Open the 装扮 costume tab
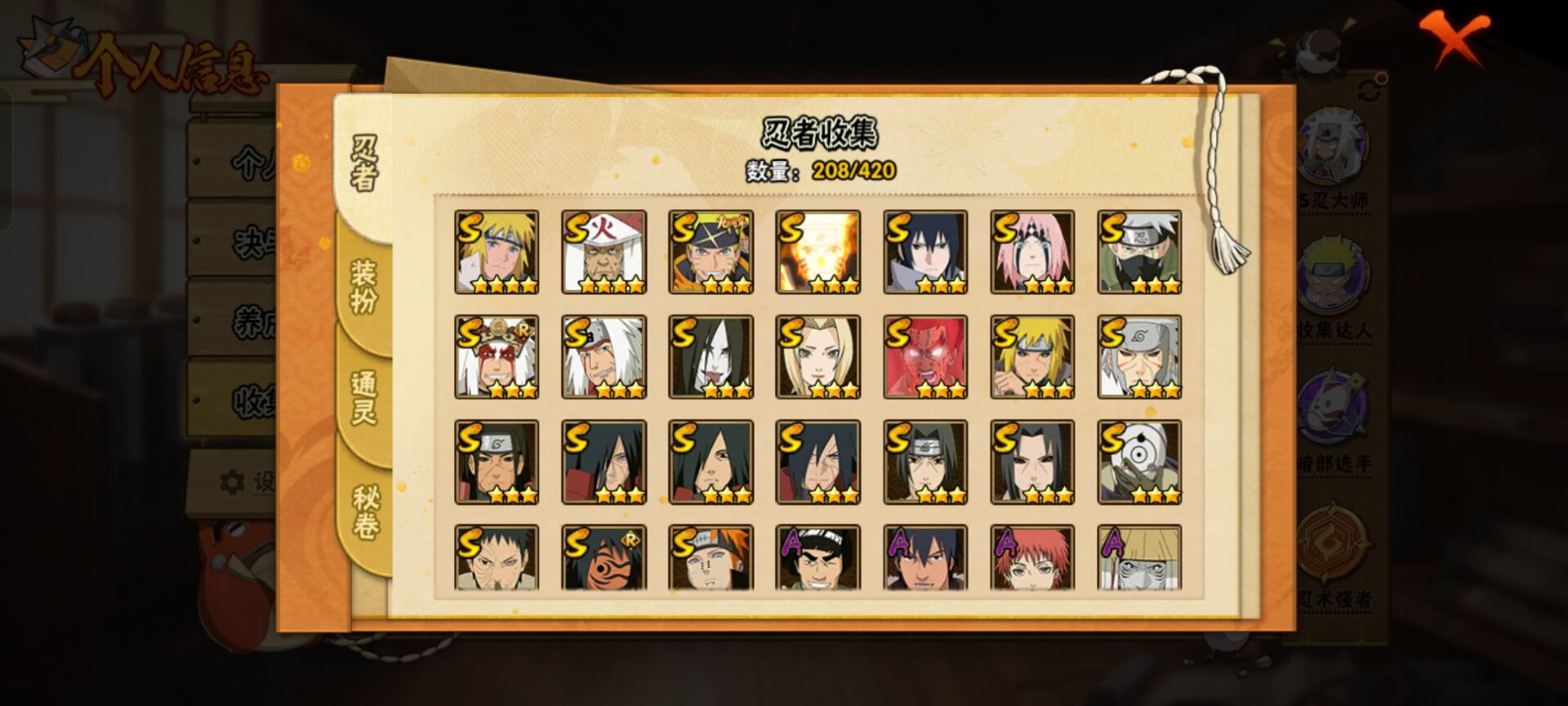Screen dimensions: 1568x706 click(x=364, y=286)
